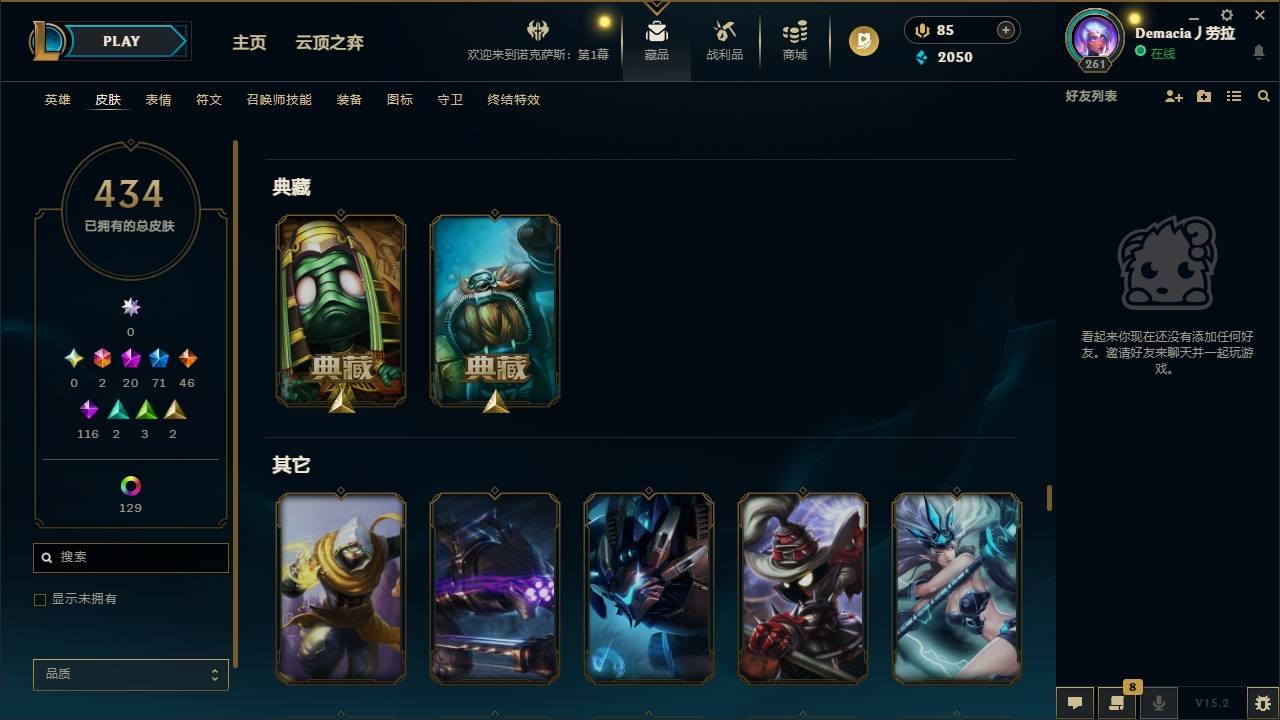The width and height of the screenshot is (1280, 720).
Task: Open the 藏品 collection icon
Action: [656, 40]
